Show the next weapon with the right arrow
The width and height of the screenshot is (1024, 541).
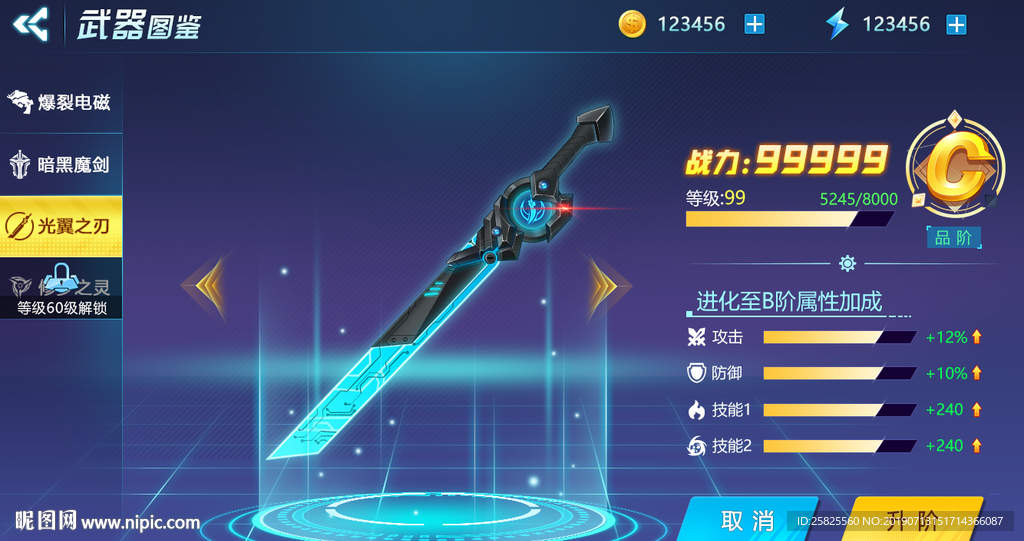click(603, 286)
